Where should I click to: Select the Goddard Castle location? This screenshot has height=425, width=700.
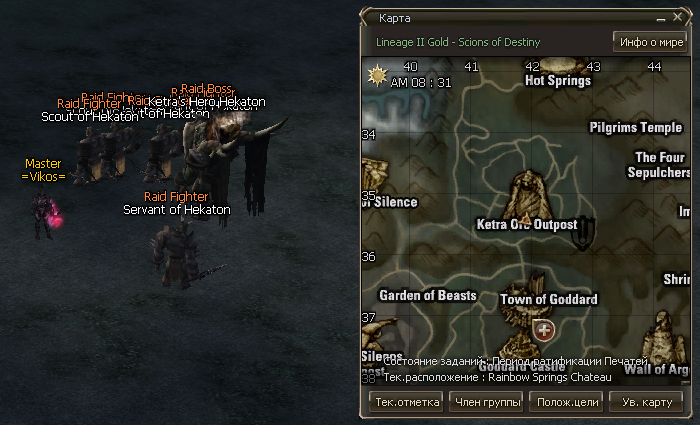click(529, 366)
